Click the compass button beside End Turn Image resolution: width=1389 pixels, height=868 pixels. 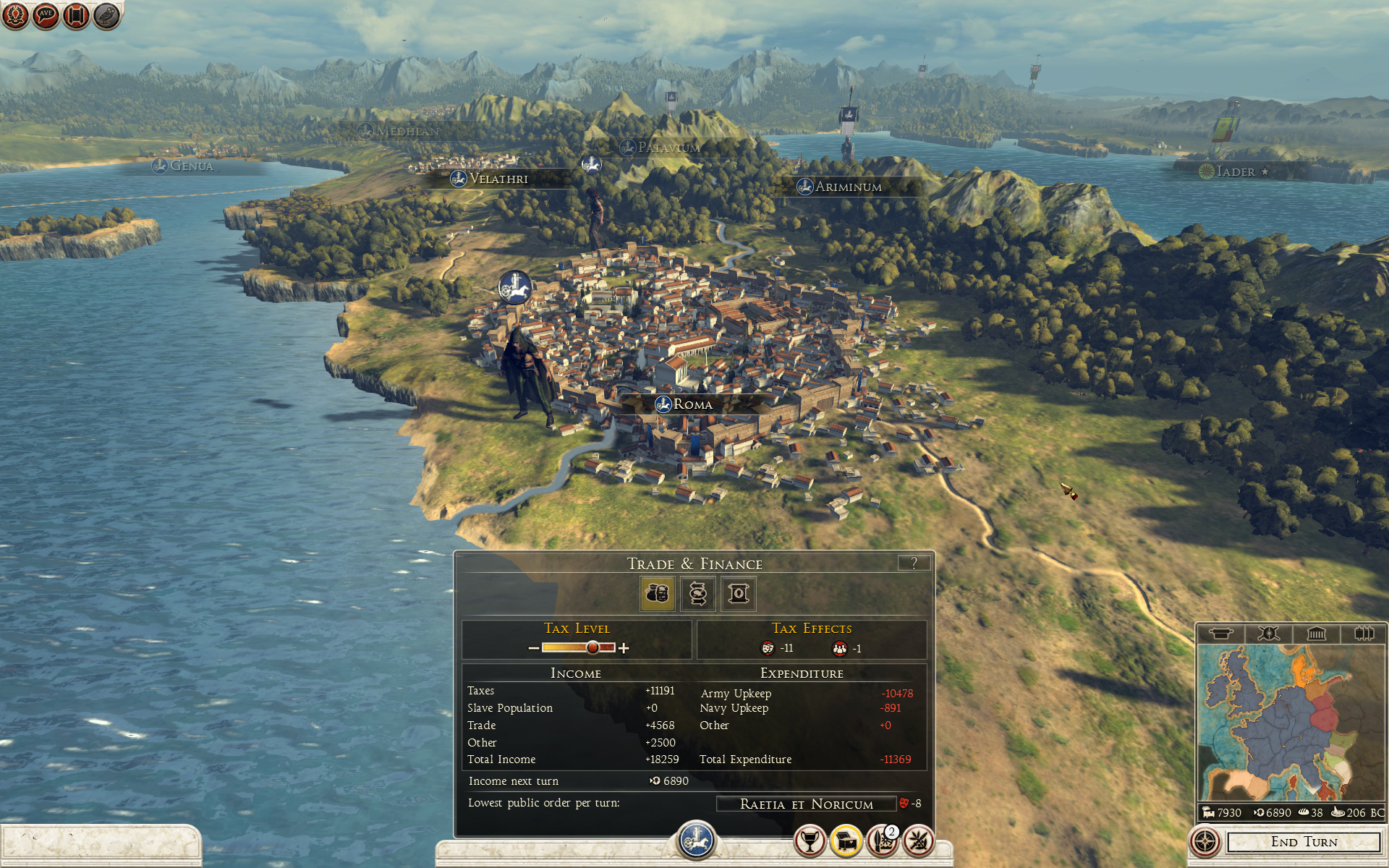click(x=1205, y=842)
